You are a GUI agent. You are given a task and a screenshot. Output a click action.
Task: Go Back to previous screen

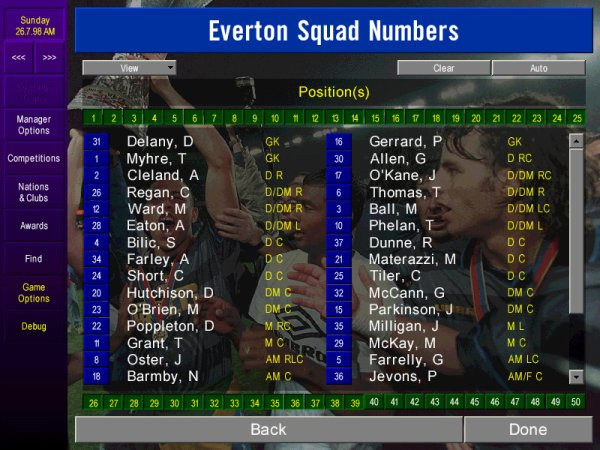coord(268,429)
